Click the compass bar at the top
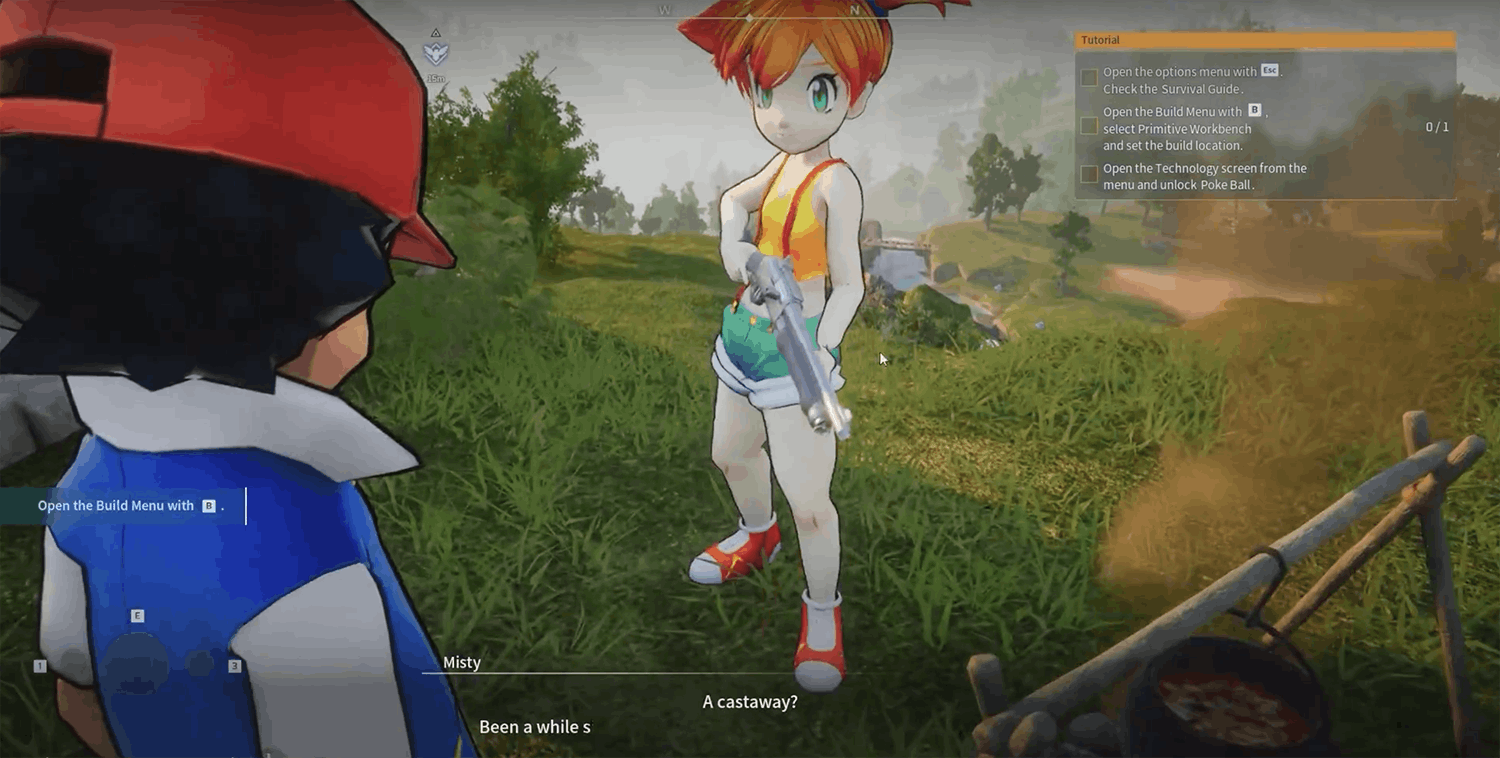This screenshot has height=758, width=1500. (751, 12)
